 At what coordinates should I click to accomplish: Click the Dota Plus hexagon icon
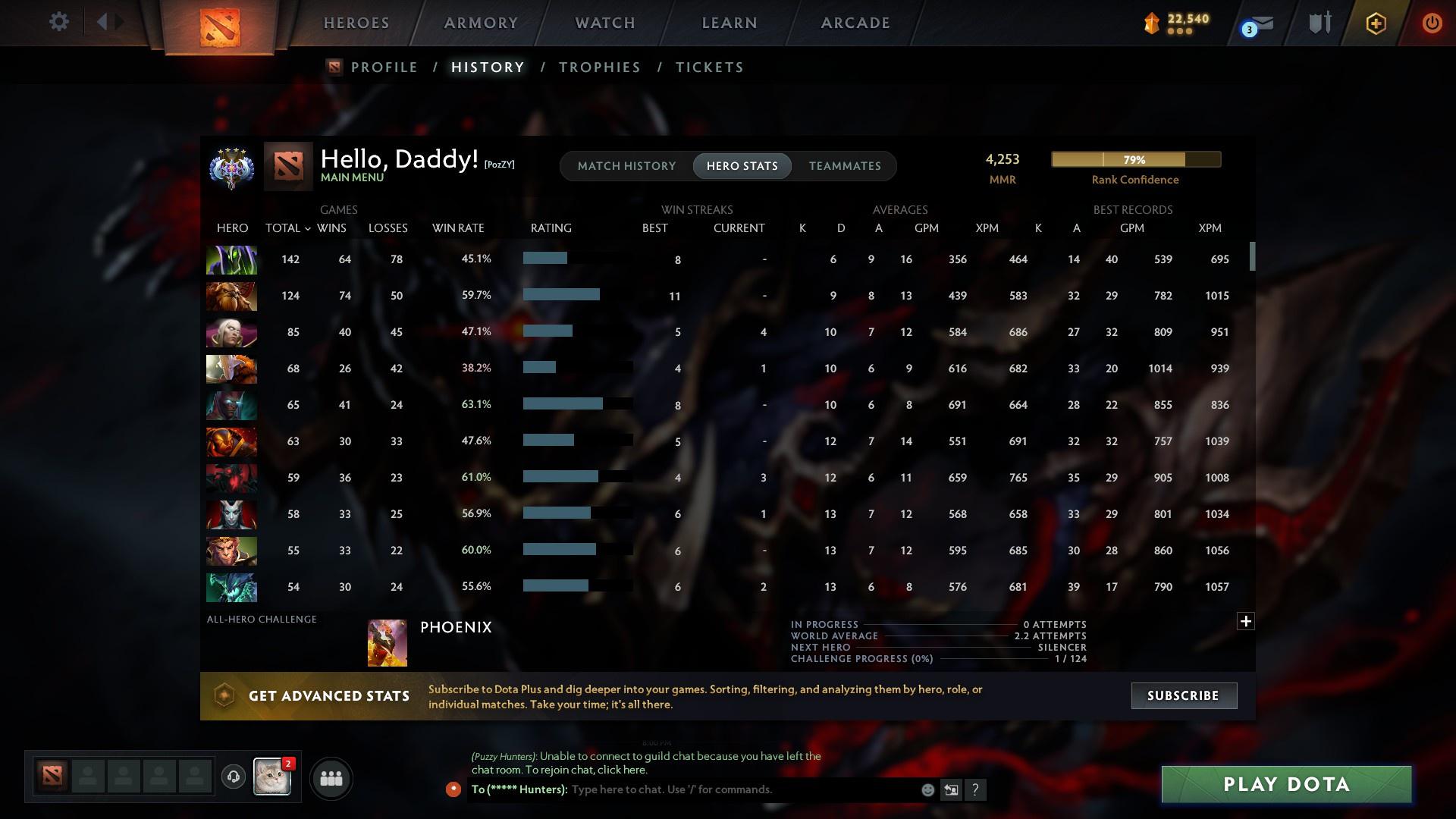tap(1375, 23)
